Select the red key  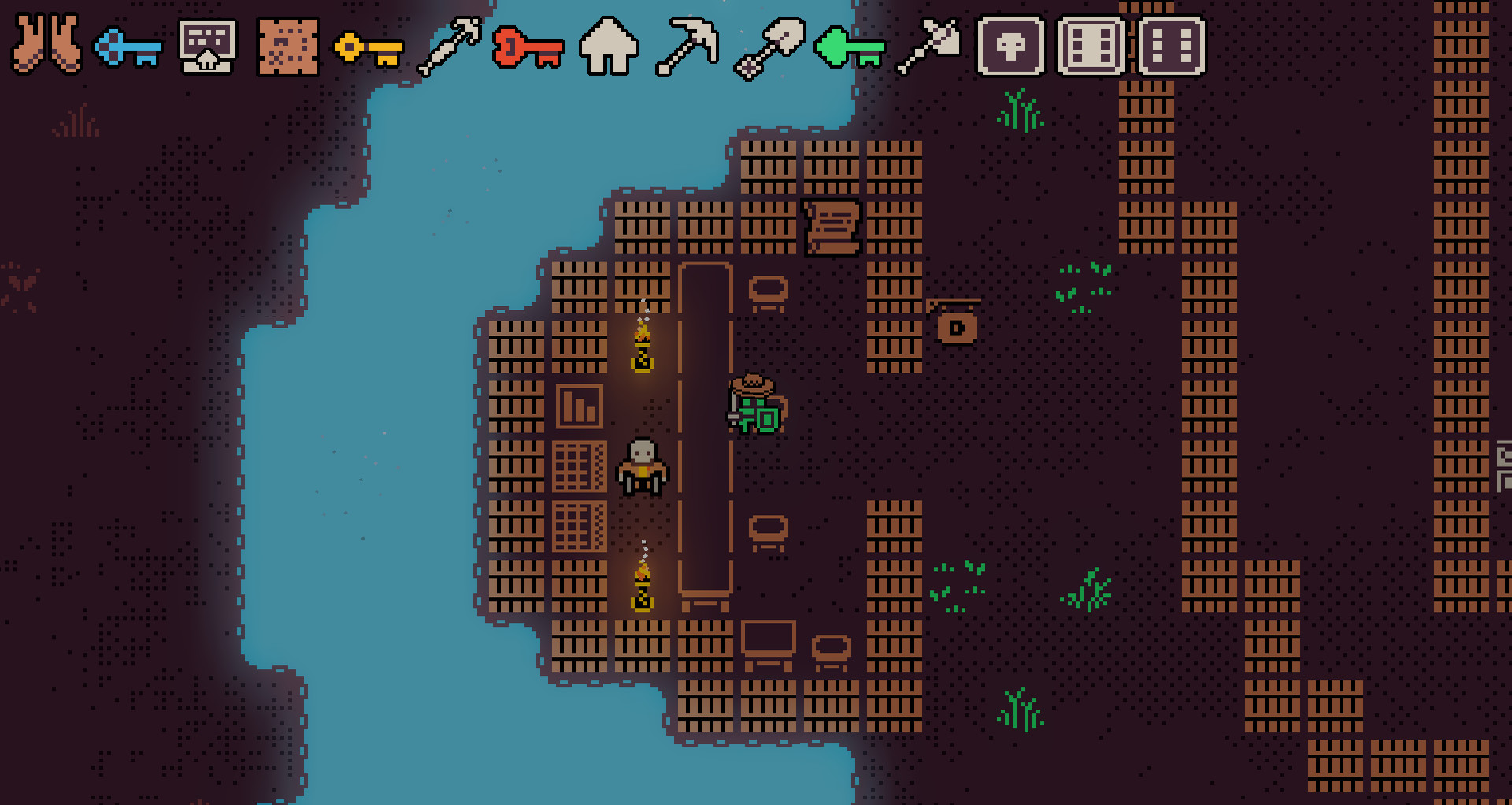(x=528, y=49)
